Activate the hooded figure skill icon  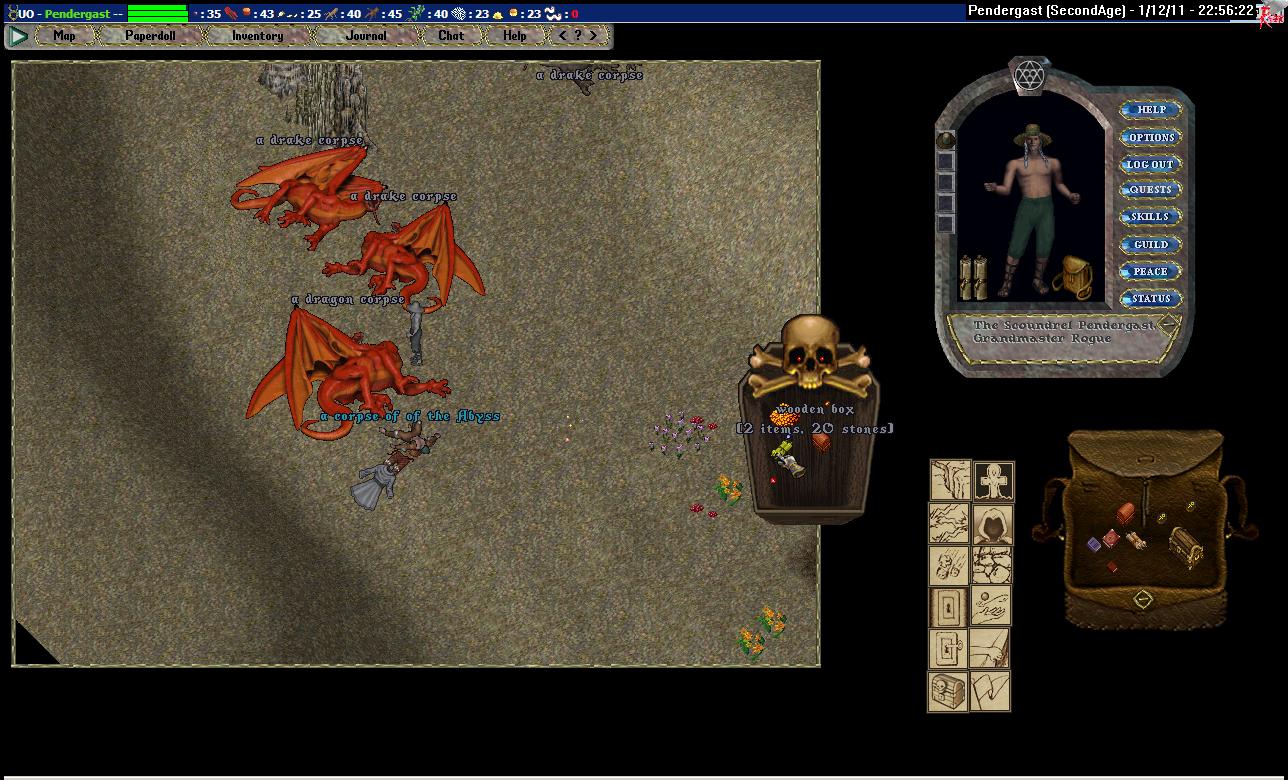tap(993, 524)
